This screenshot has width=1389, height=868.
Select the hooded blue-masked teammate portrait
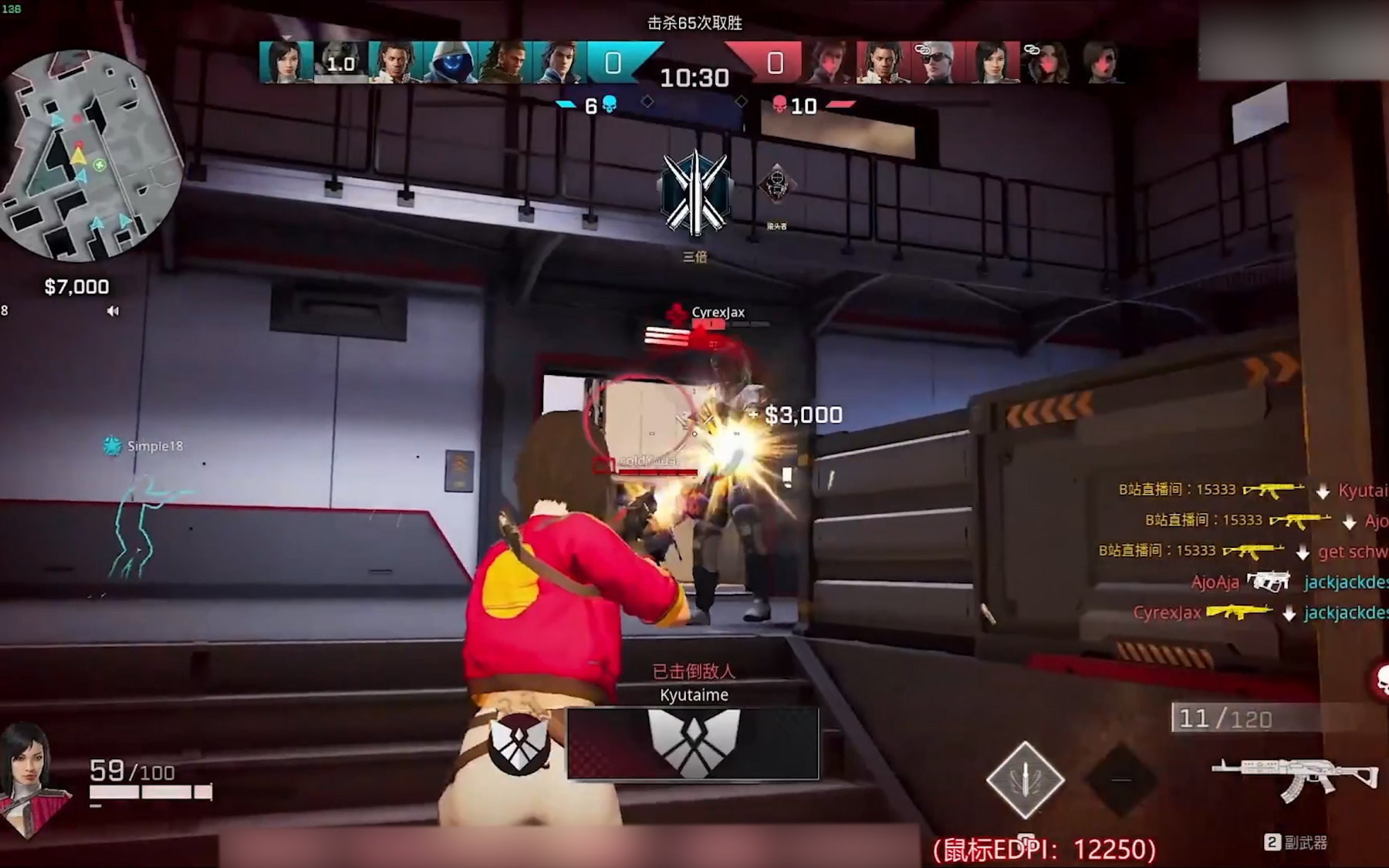tap(450, 62)
